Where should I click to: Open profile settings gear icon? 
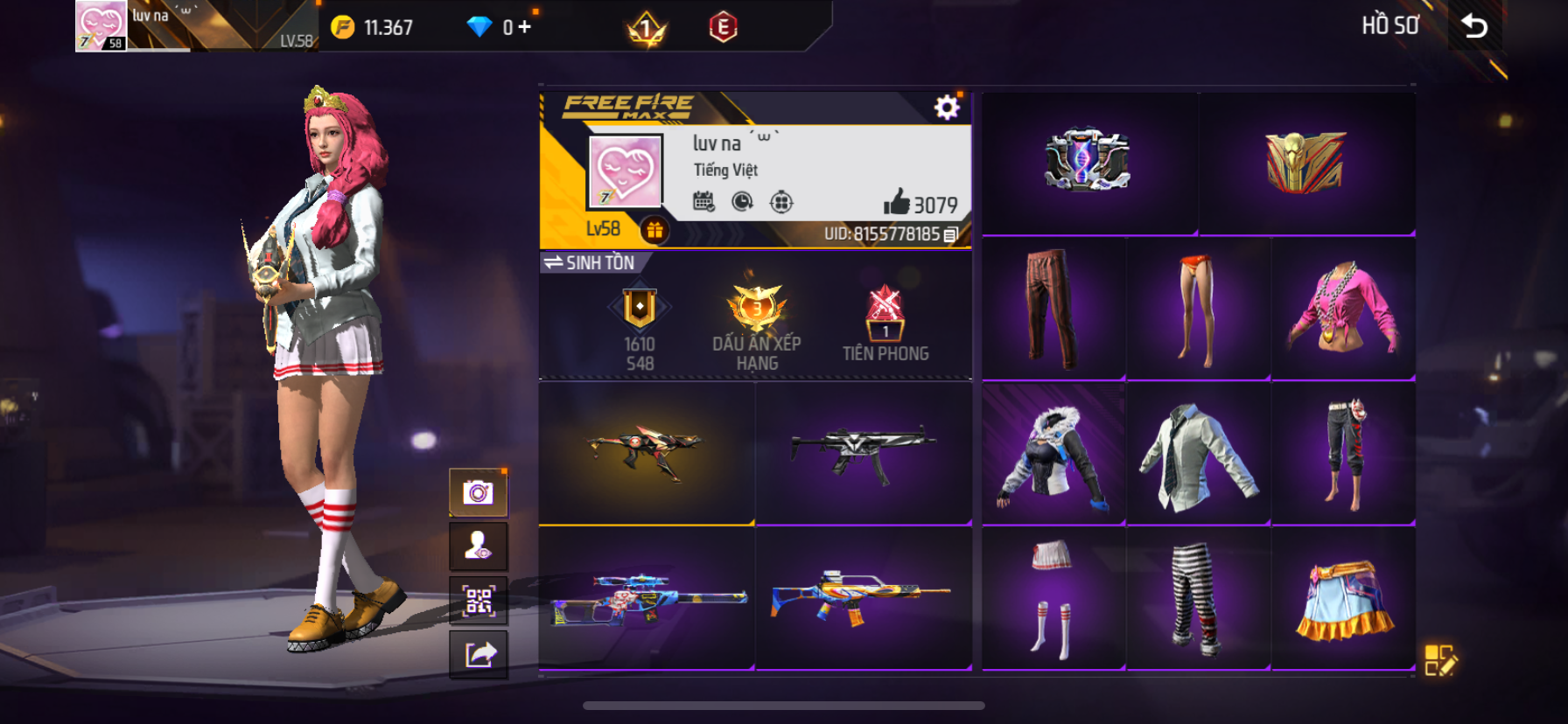[946, 108]
